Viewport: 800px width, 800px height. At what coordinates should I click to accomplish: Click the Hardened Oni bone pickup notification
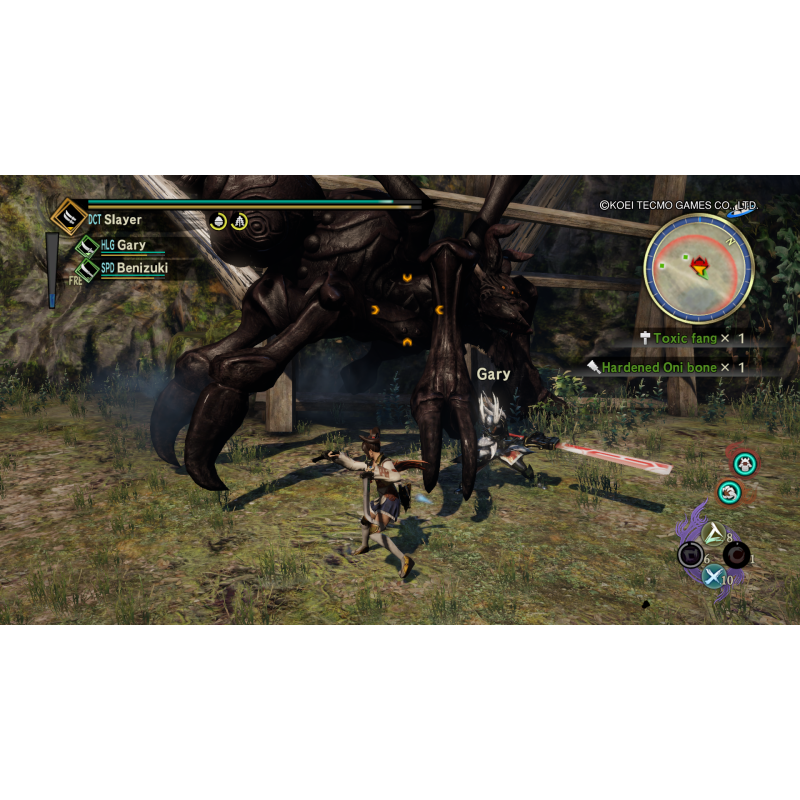click(665, 368)
